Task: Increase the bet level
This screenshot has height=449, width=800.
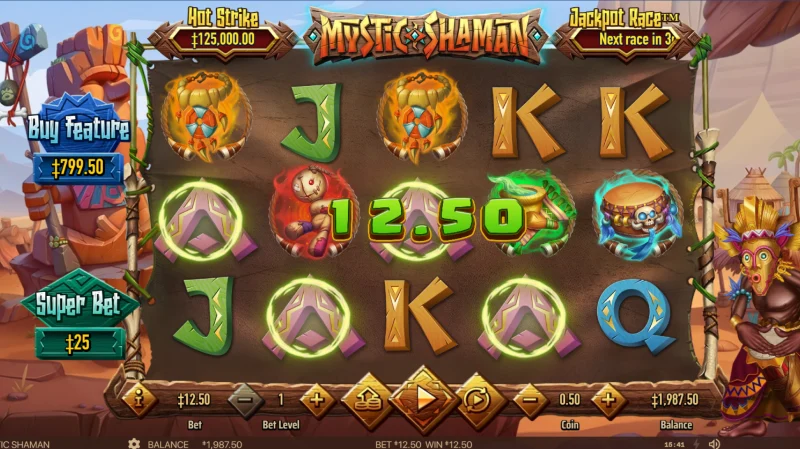Action: point(317,401)
